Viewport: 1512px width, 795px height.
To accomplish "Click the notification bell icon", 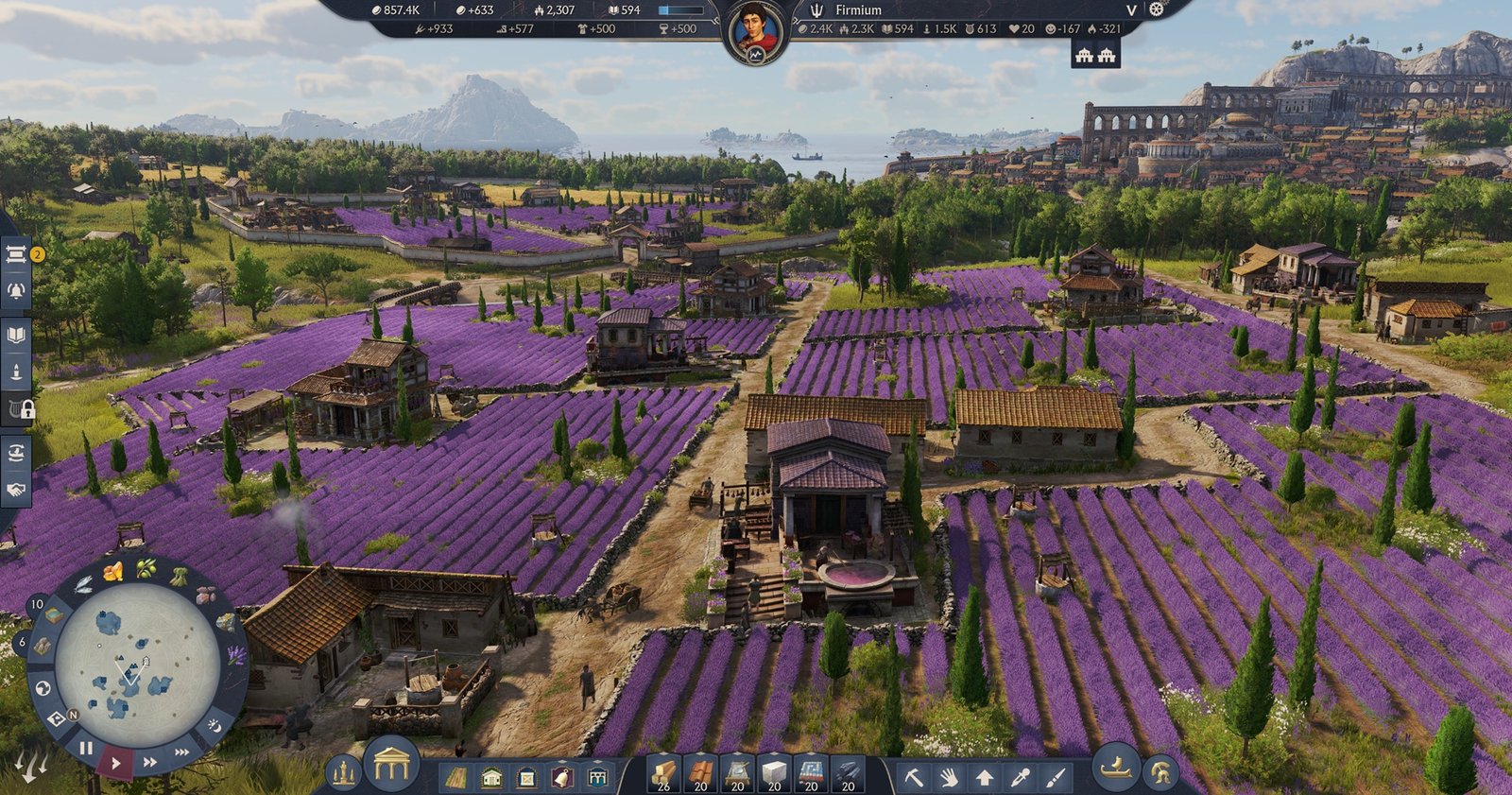I will click(14, 289).
